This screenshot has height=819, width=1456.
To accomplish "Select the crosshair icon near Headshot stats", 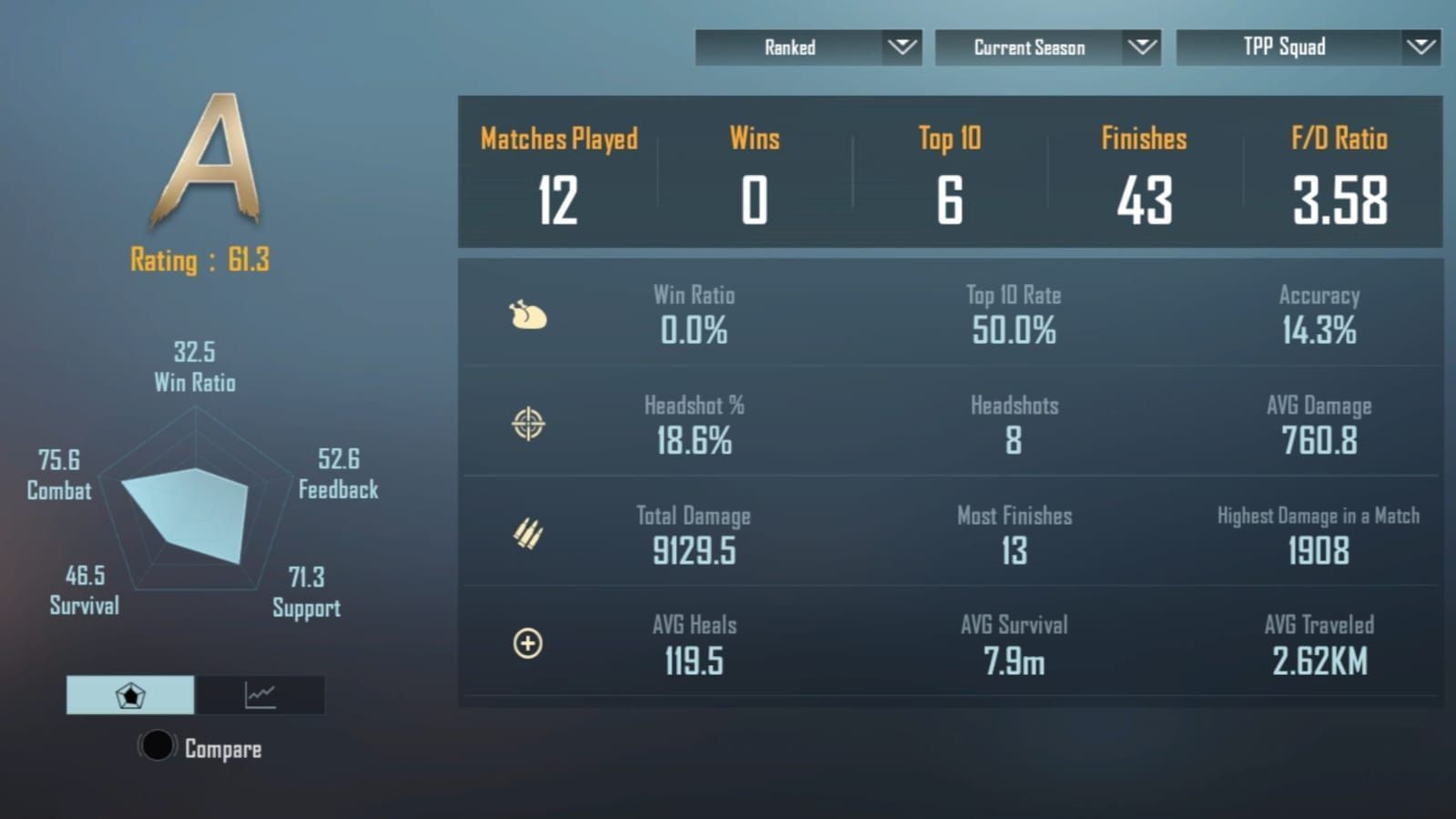I will pos(528,425).
